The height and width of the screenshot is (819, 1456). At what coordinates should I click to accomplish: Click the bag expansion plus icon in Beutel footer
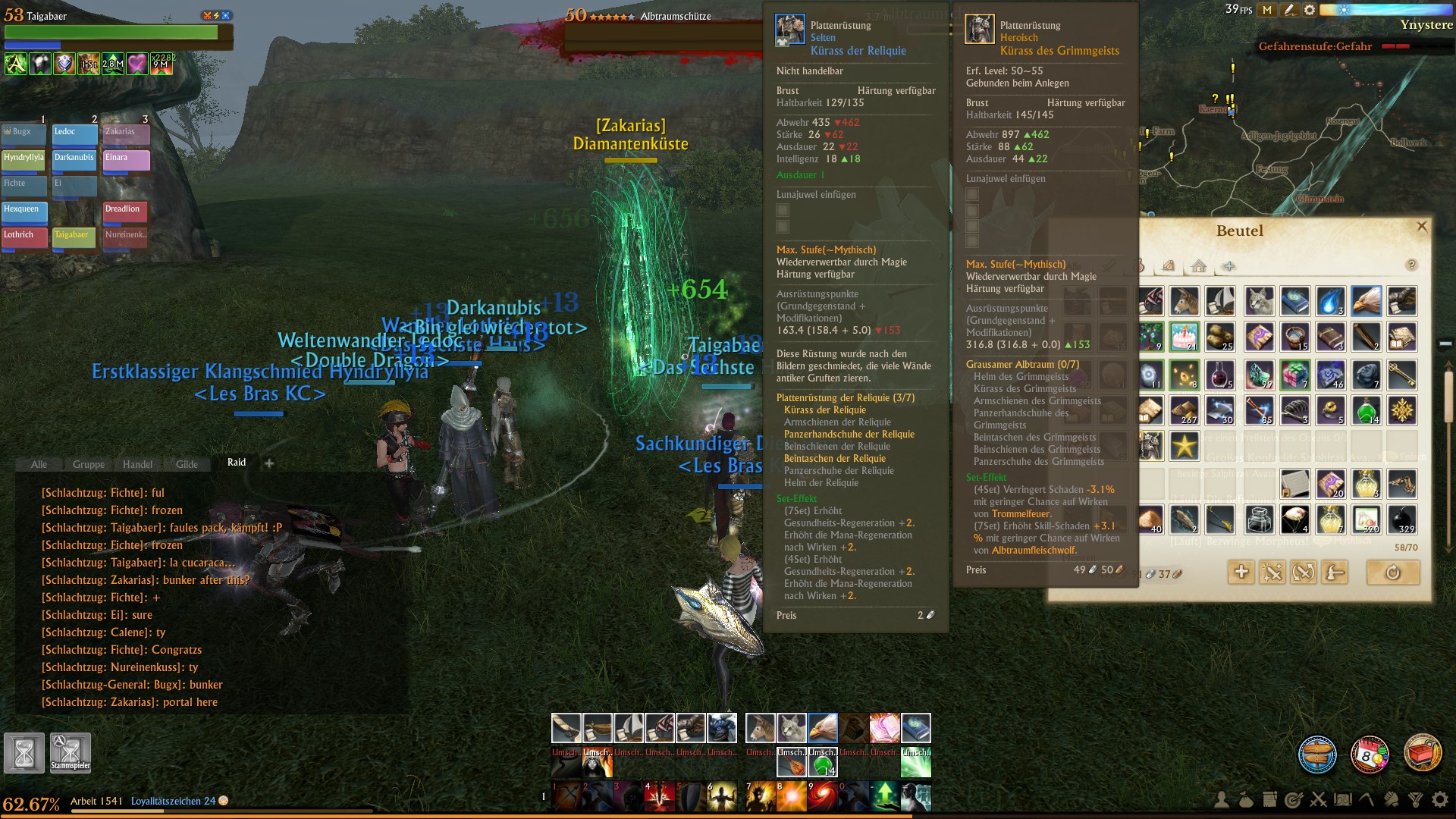point(1241,573)
